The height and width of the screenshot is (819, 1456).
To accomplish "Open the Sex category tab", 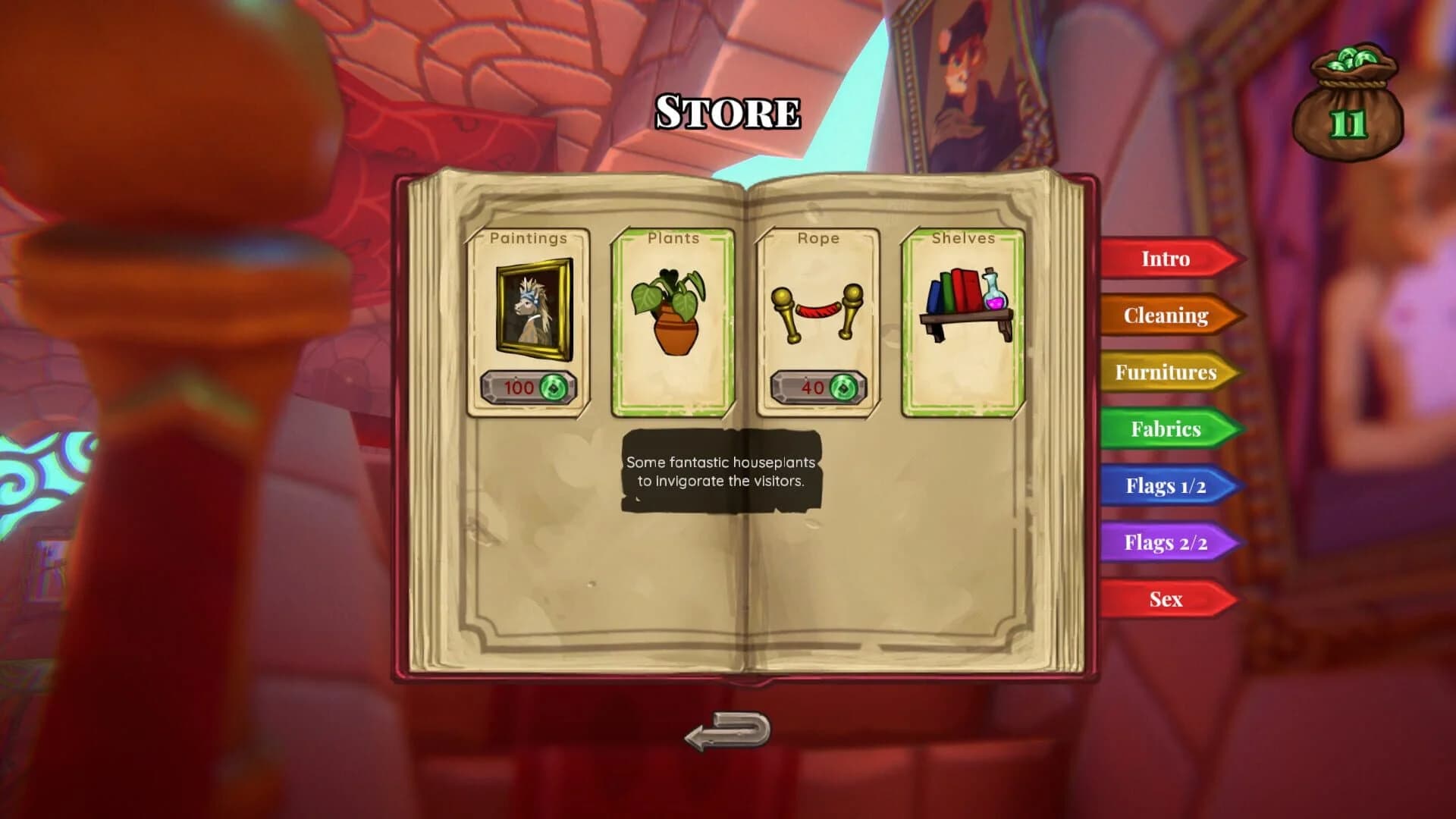I will (1164, 599).
